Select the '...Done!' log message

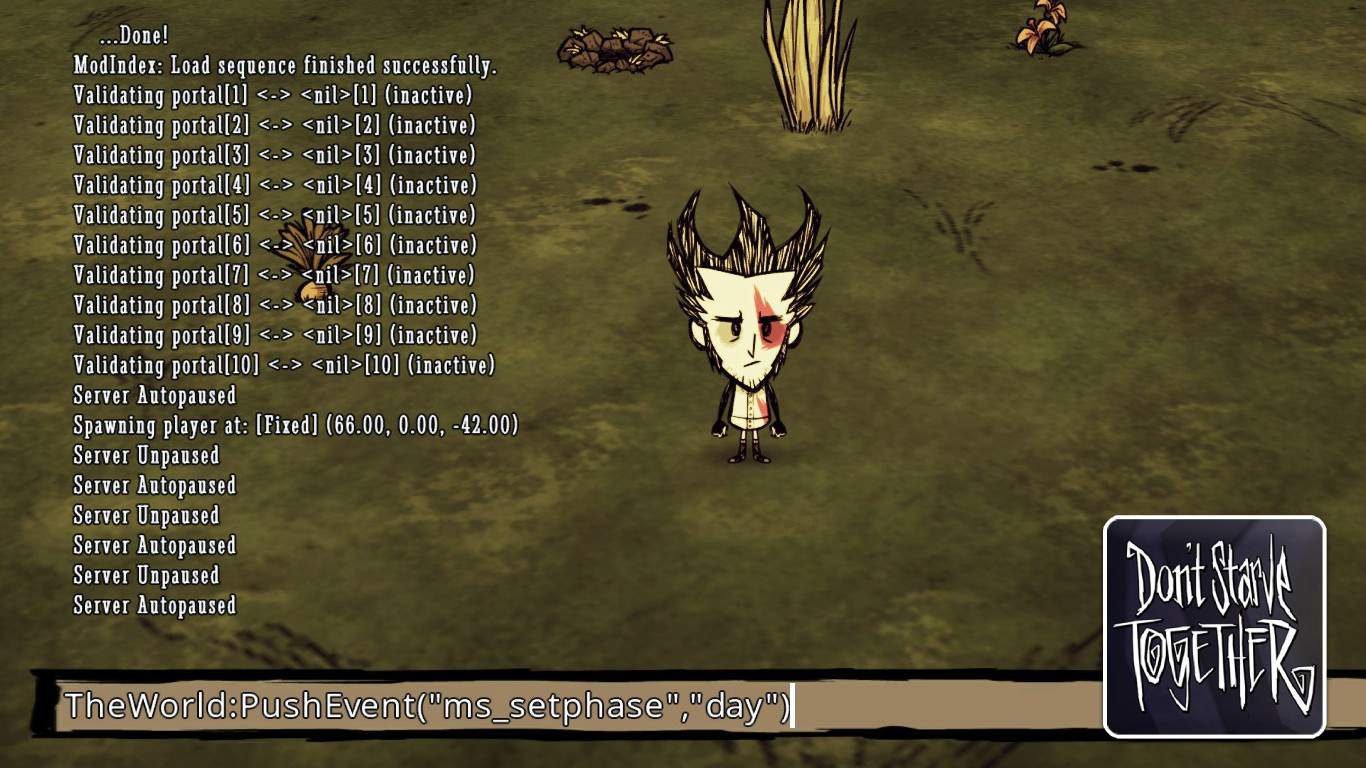pyautogui.click(x=131, y=35)
